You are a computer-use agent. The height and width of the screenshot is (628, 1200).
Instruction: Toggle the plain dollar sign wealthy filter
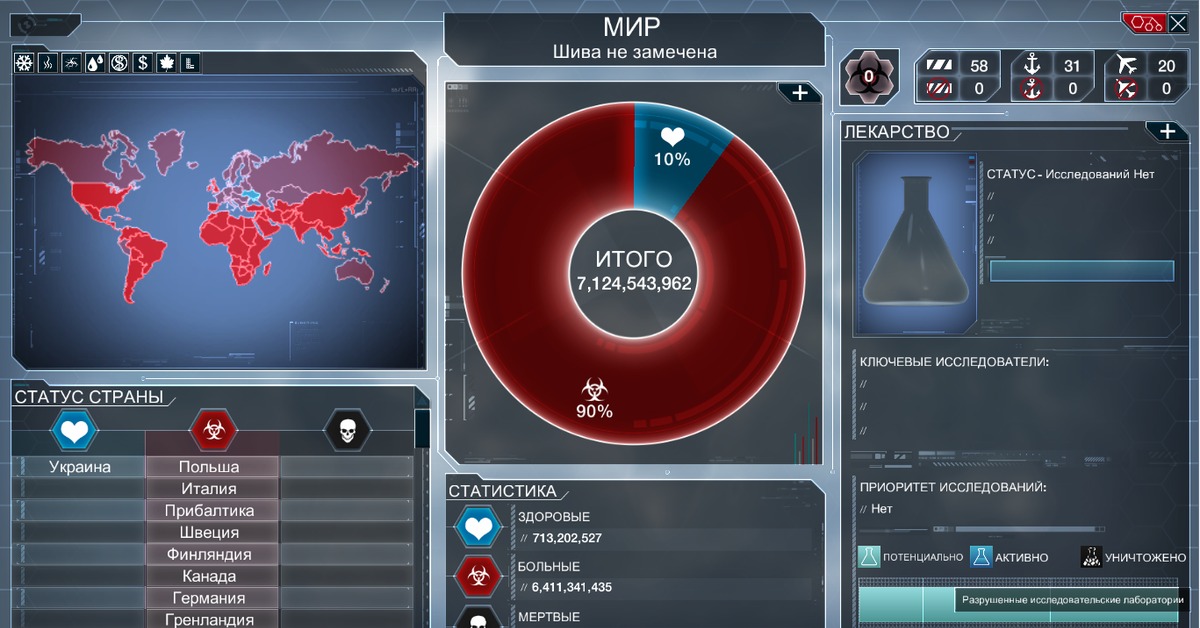143,63
